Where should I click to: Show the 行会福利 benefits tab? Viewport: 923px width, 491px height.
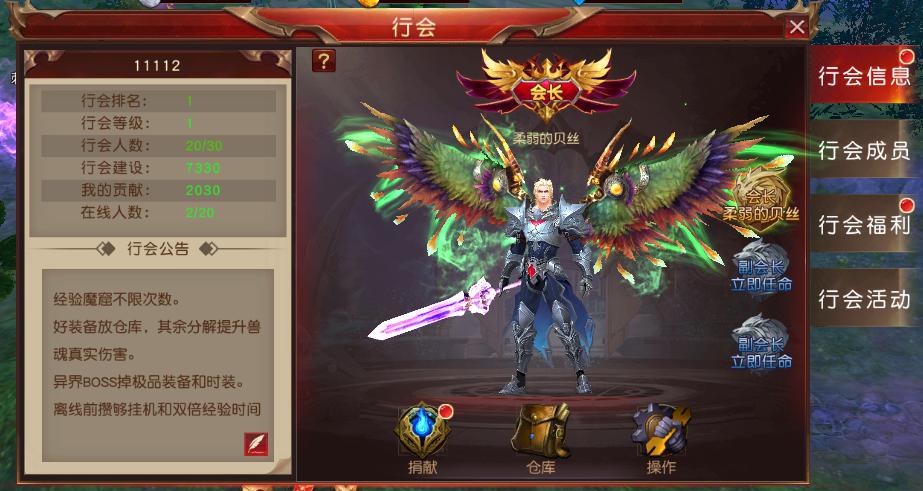tap(863, 224)
